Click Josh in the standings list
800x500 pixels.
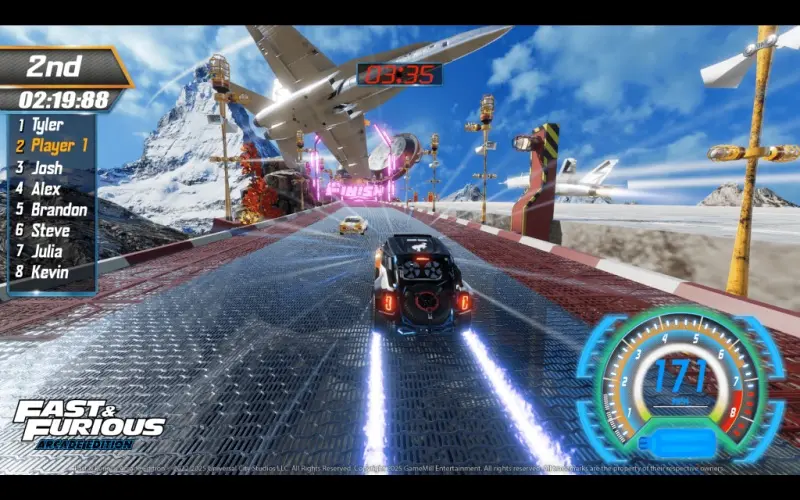point(46,167)
